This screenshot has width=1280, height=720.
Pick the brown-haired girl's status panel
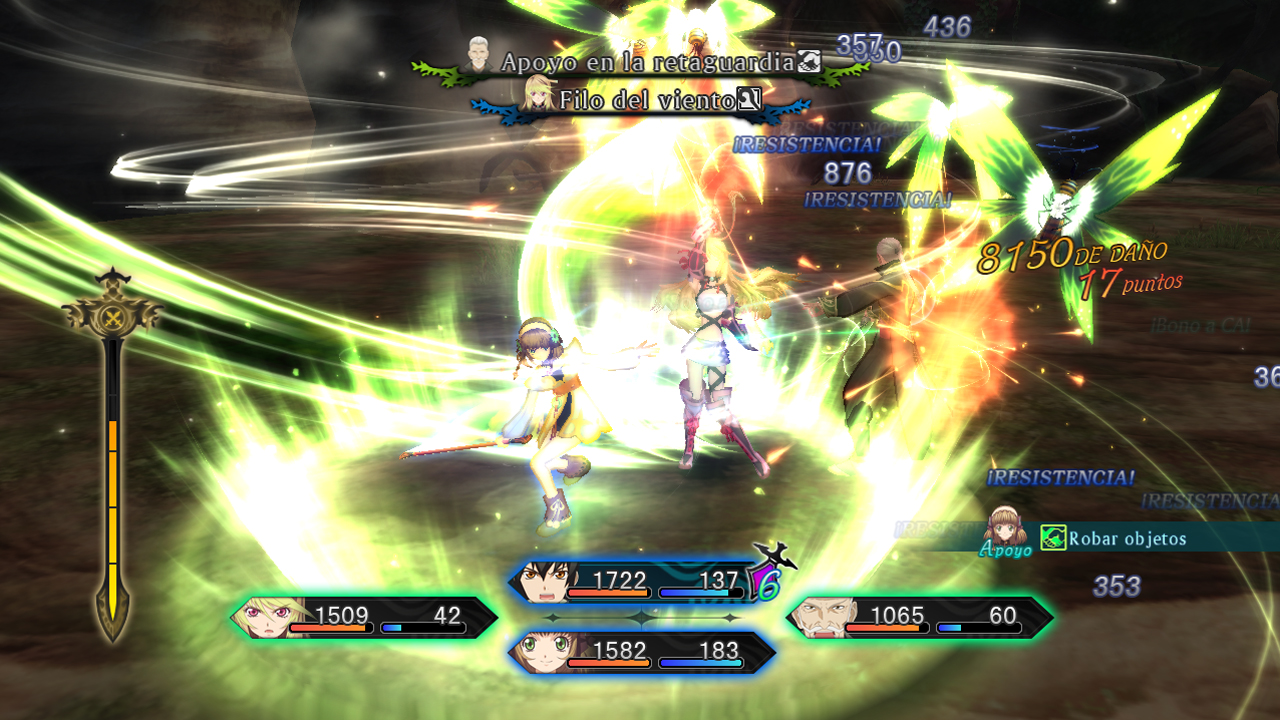click(642, 653)
